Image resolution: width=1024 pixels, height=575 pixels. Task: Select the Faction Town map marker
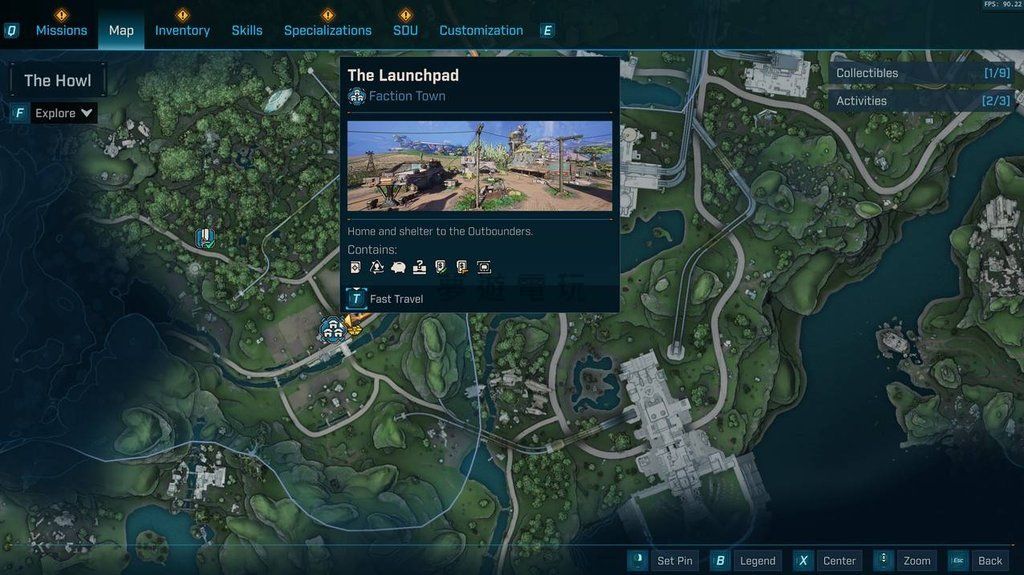(x=331, y=328)
